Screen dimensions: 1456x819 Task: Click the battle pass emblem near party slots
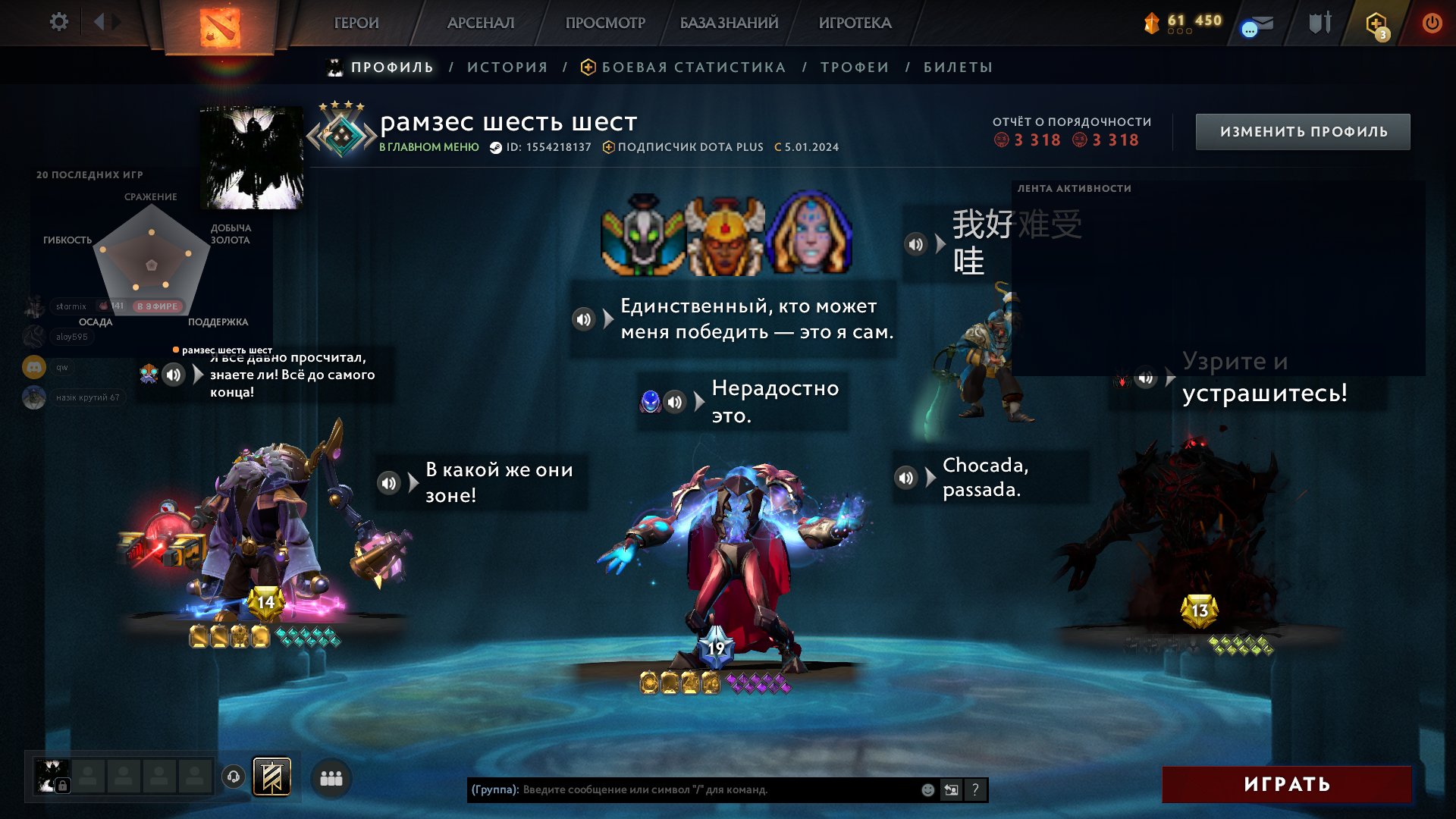pyautogui.click(x=271, y=777)
